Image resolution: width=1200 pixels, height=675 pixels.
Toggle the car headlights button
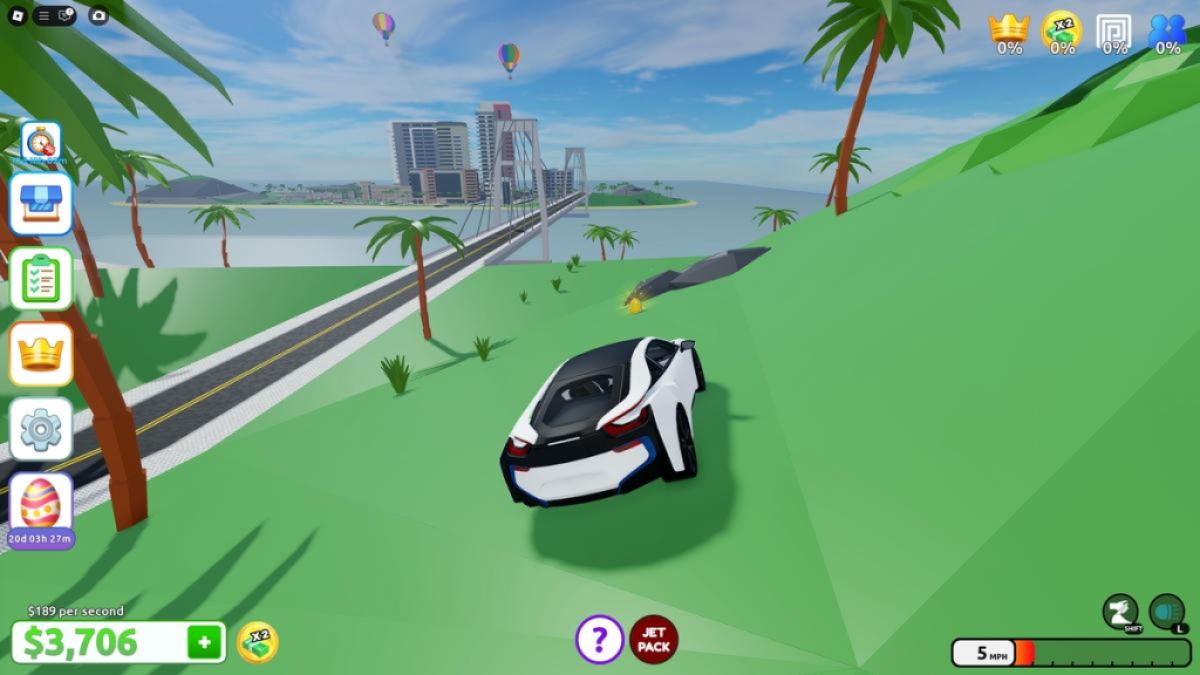tap(1166, 611)
